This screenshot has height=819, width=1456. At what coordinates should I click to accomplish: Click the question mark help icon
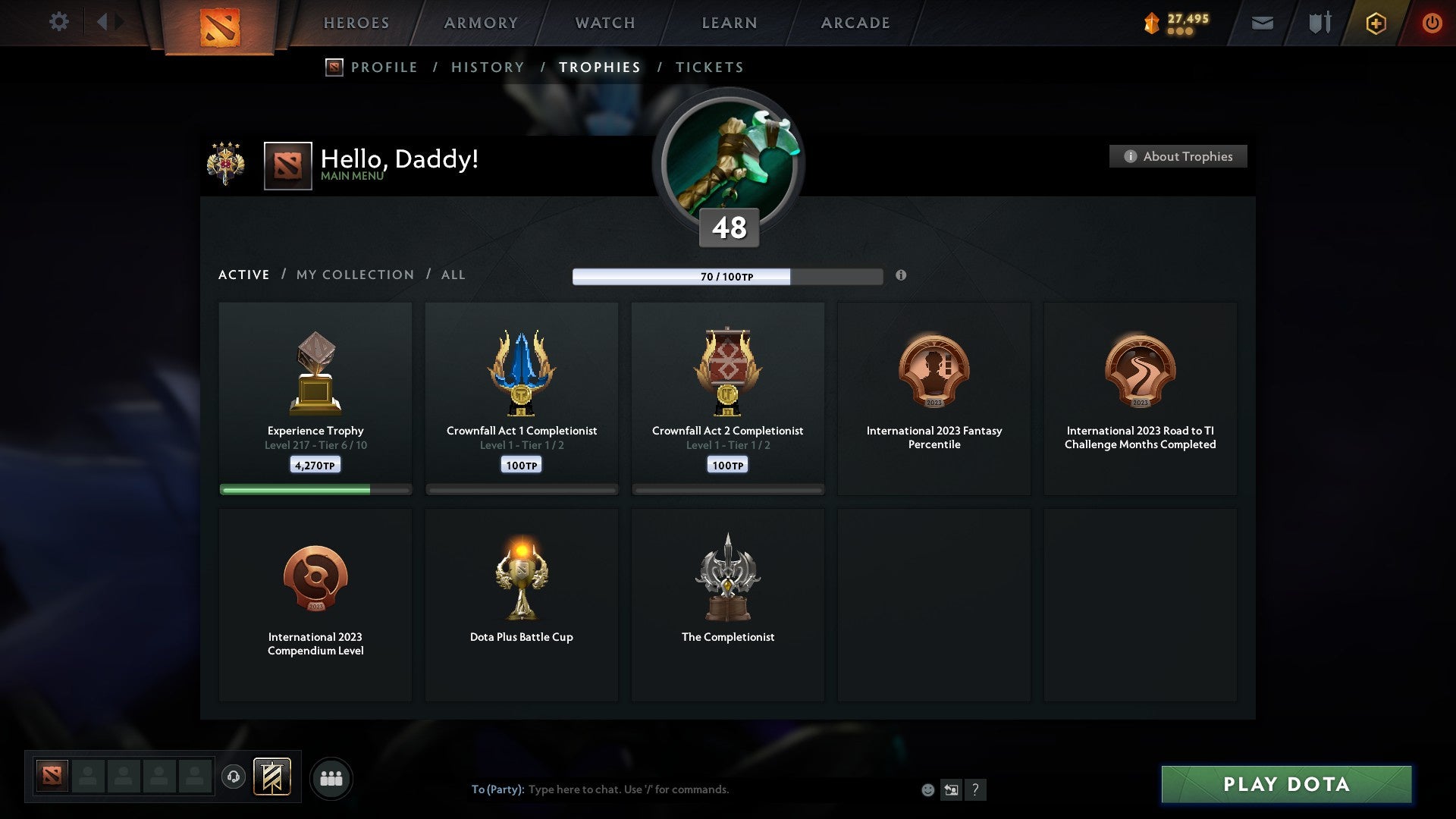[976, 789]
